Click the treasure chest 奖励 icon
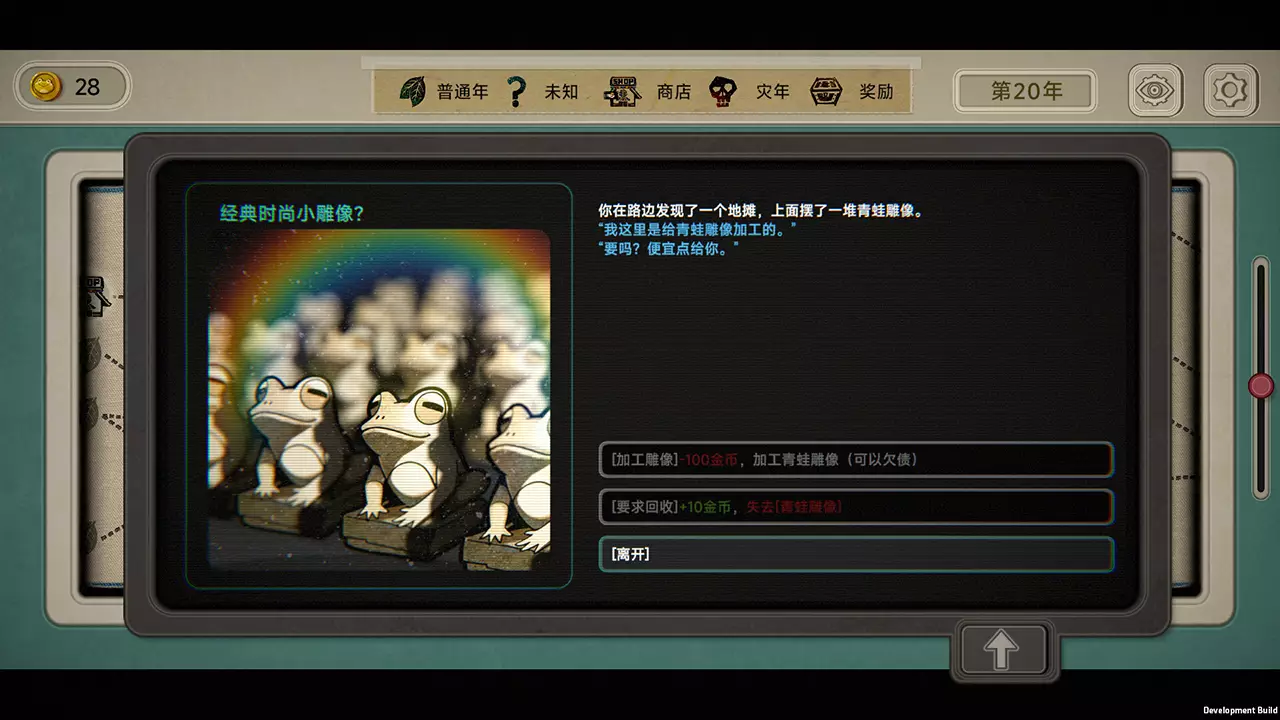Viewport: 1280px width, 720px height. click(x=827, y=91)
